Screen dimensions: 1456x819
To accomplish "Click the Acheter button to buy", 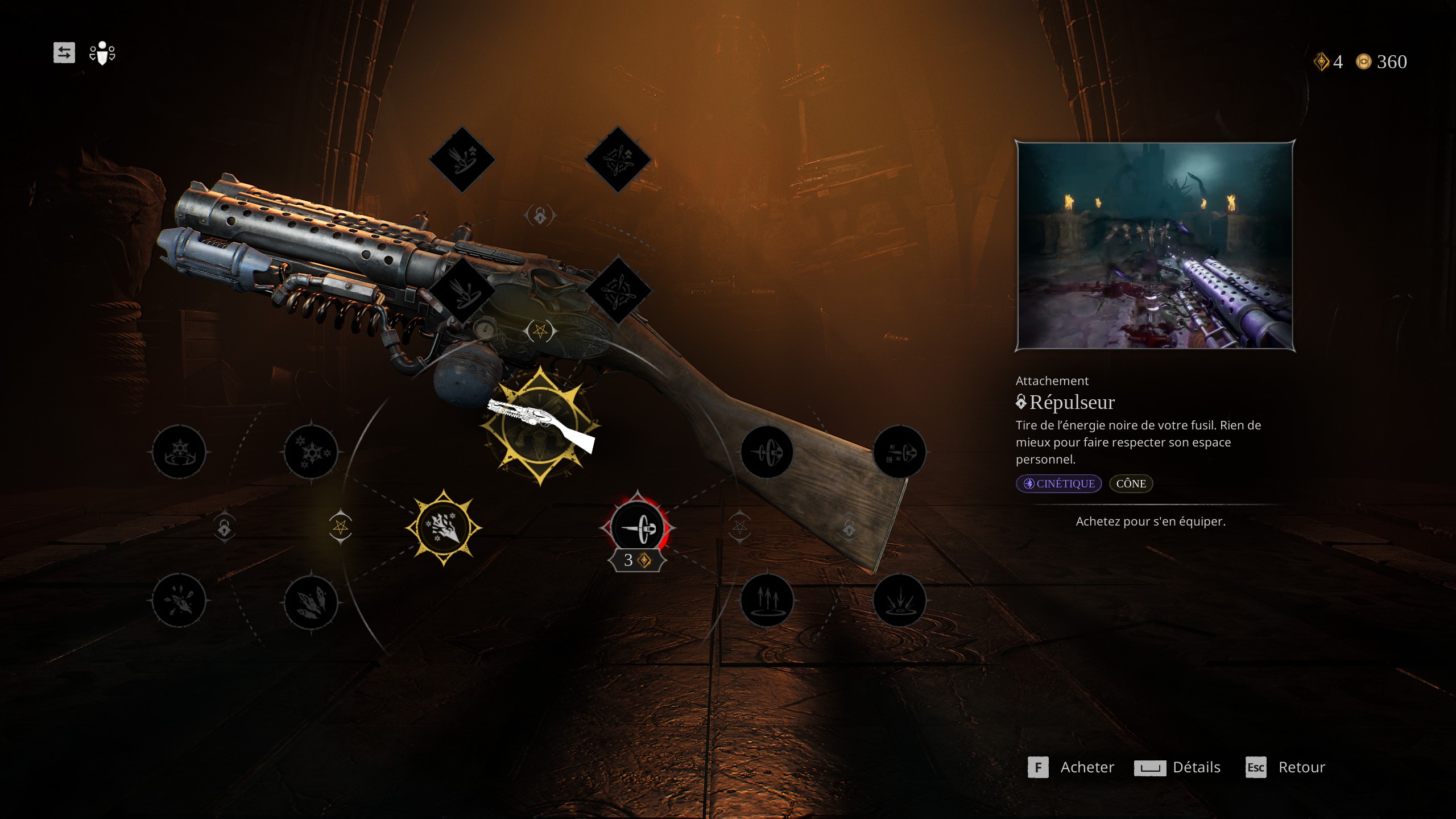I will [1072, 767].
